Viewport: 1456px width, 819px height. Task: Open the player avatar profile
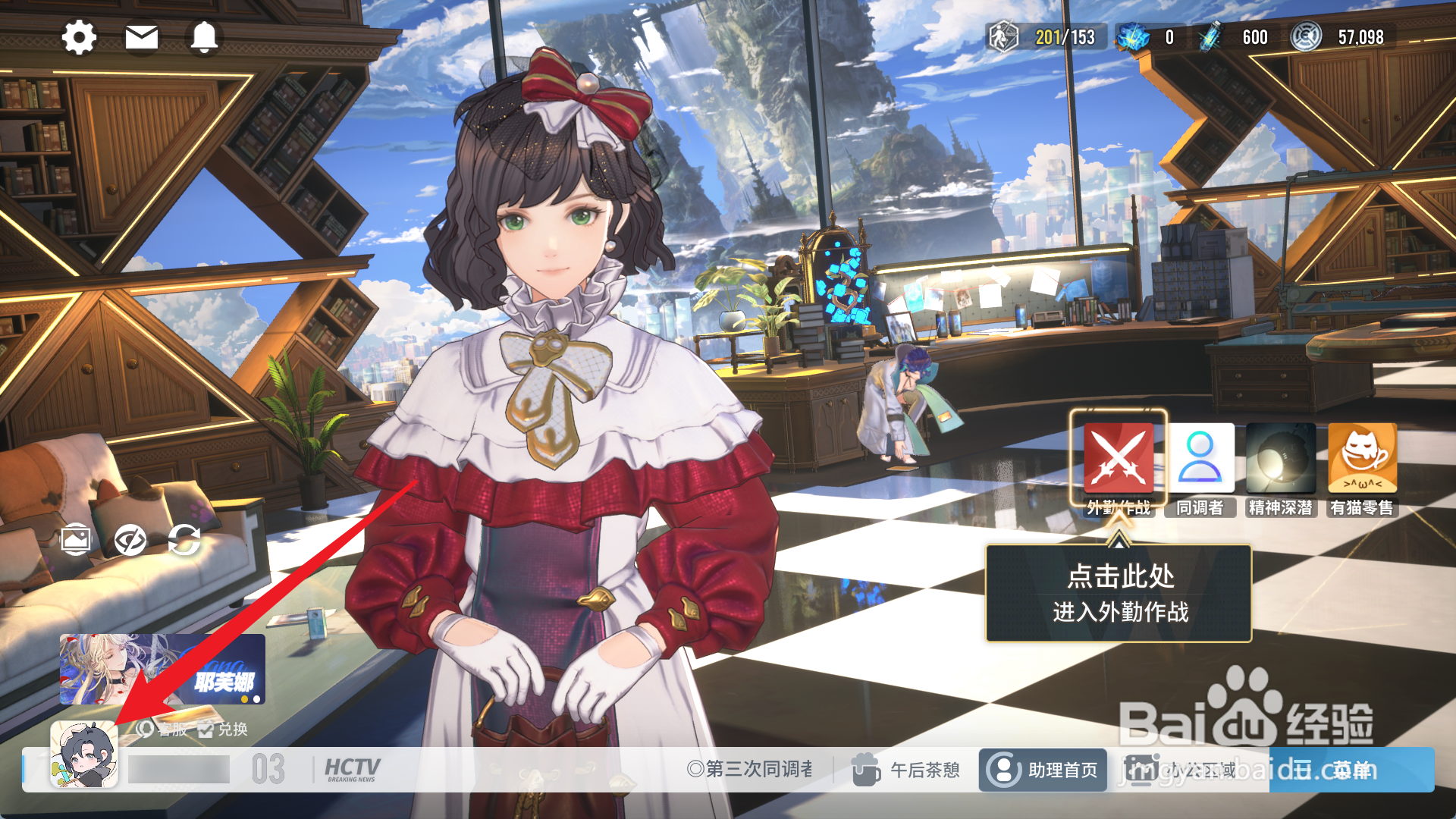coord(84,755)
